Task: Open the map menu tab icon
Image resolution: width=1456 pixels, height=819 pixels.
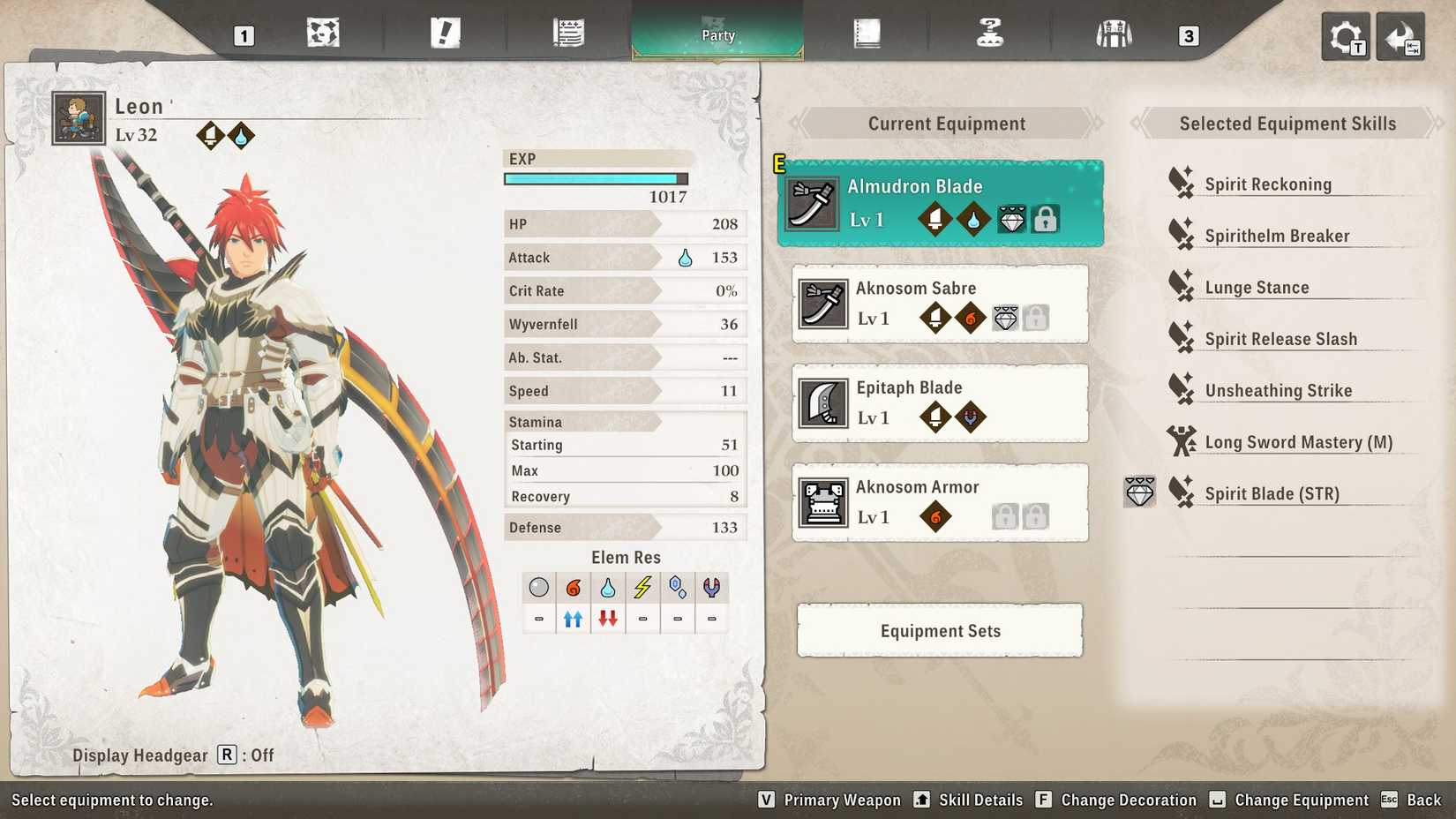Action: [324, 33]
